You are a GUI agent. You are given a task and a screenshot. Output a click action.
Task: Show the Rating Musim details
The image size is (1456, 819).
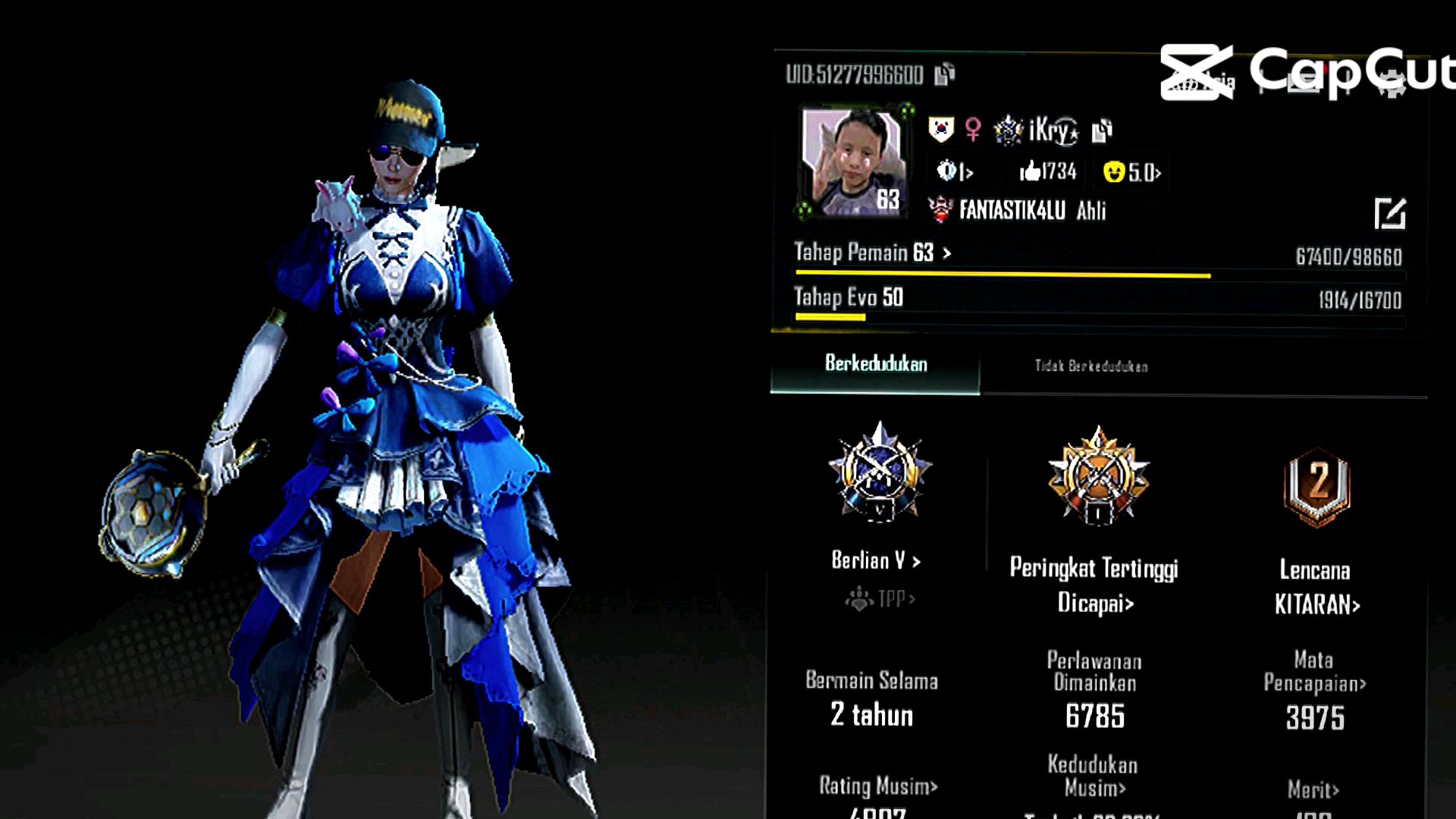pos(878,786)
